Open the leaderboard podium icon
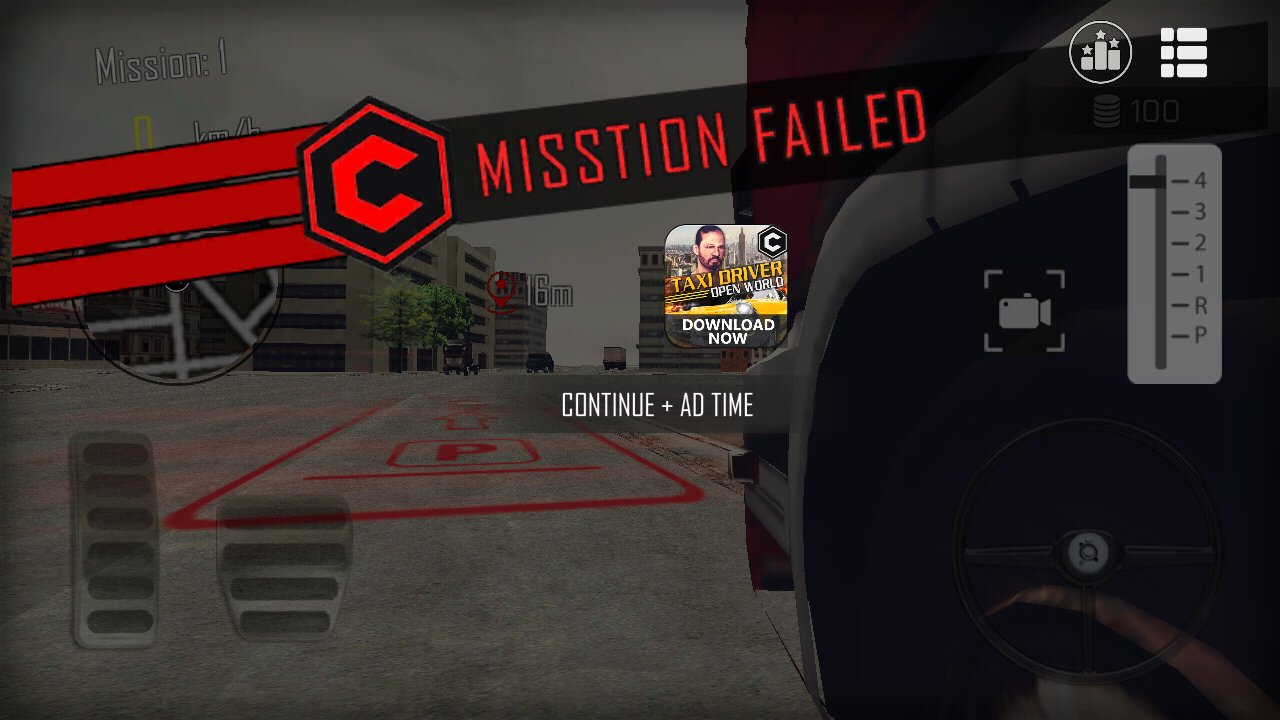This screenshot has width=1280, height=720. tap(1100, 52)
